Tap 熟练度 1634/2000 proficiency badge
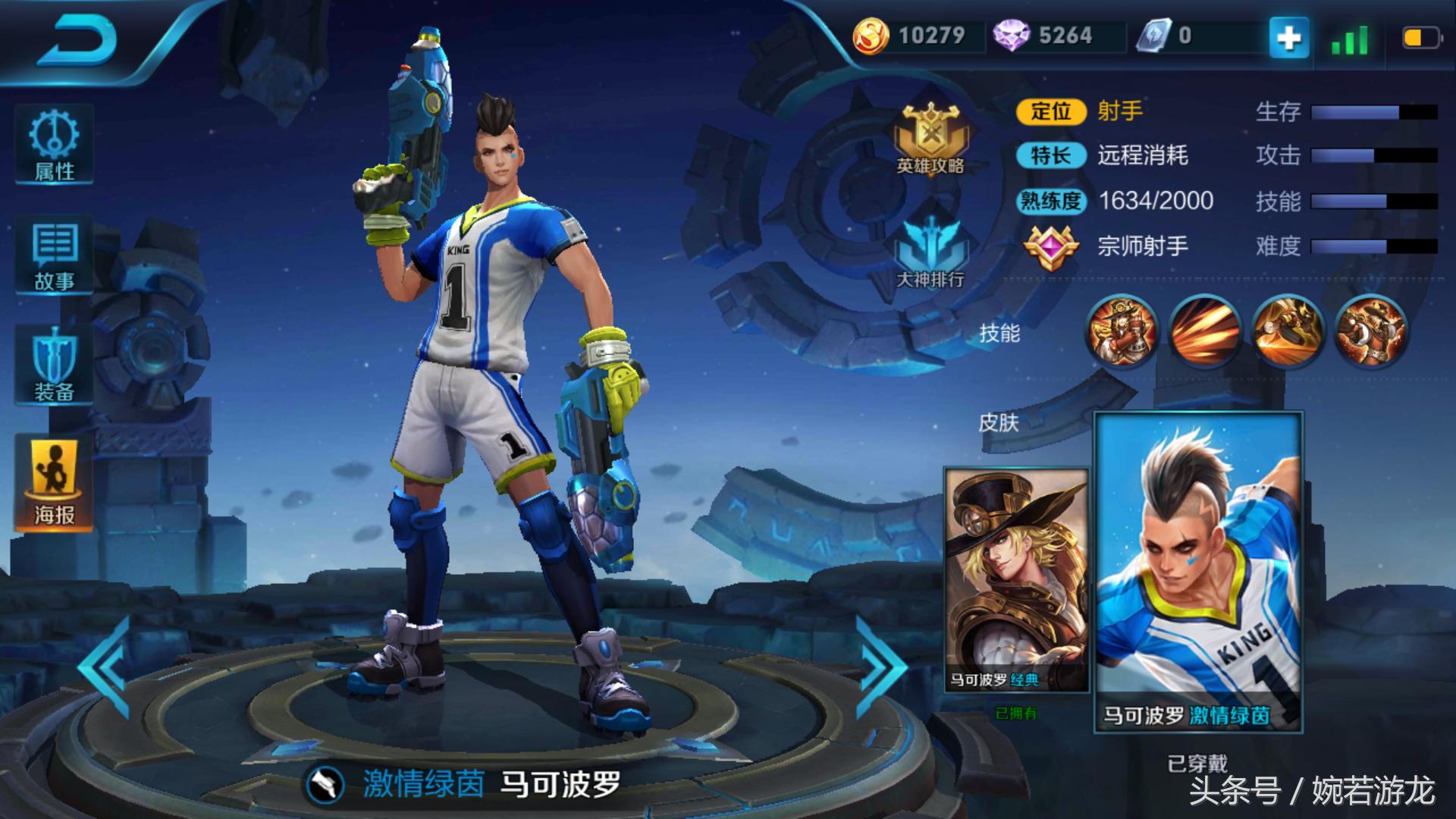1456x819 pixels. click(1054, 202)
